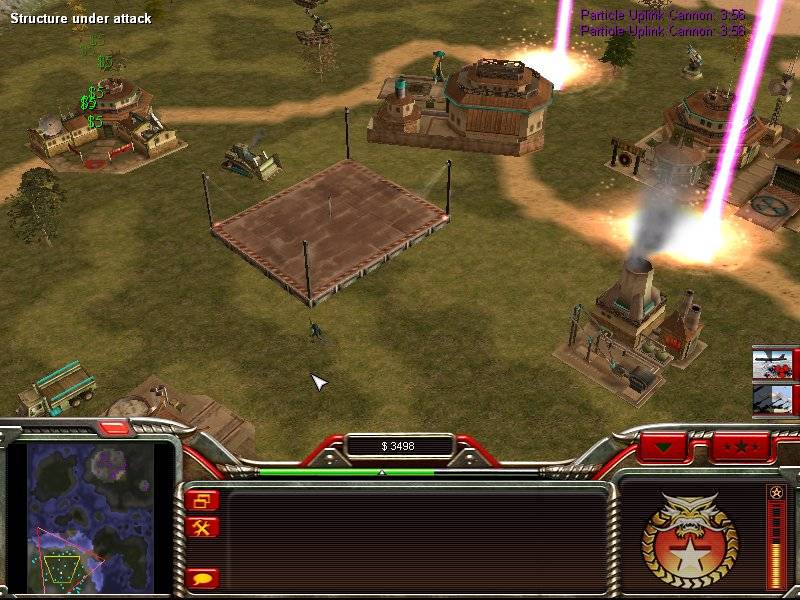Activate the artillery barrage power shortcut
800x600 pixels.
pyautogui.click(x=773, y=400)
